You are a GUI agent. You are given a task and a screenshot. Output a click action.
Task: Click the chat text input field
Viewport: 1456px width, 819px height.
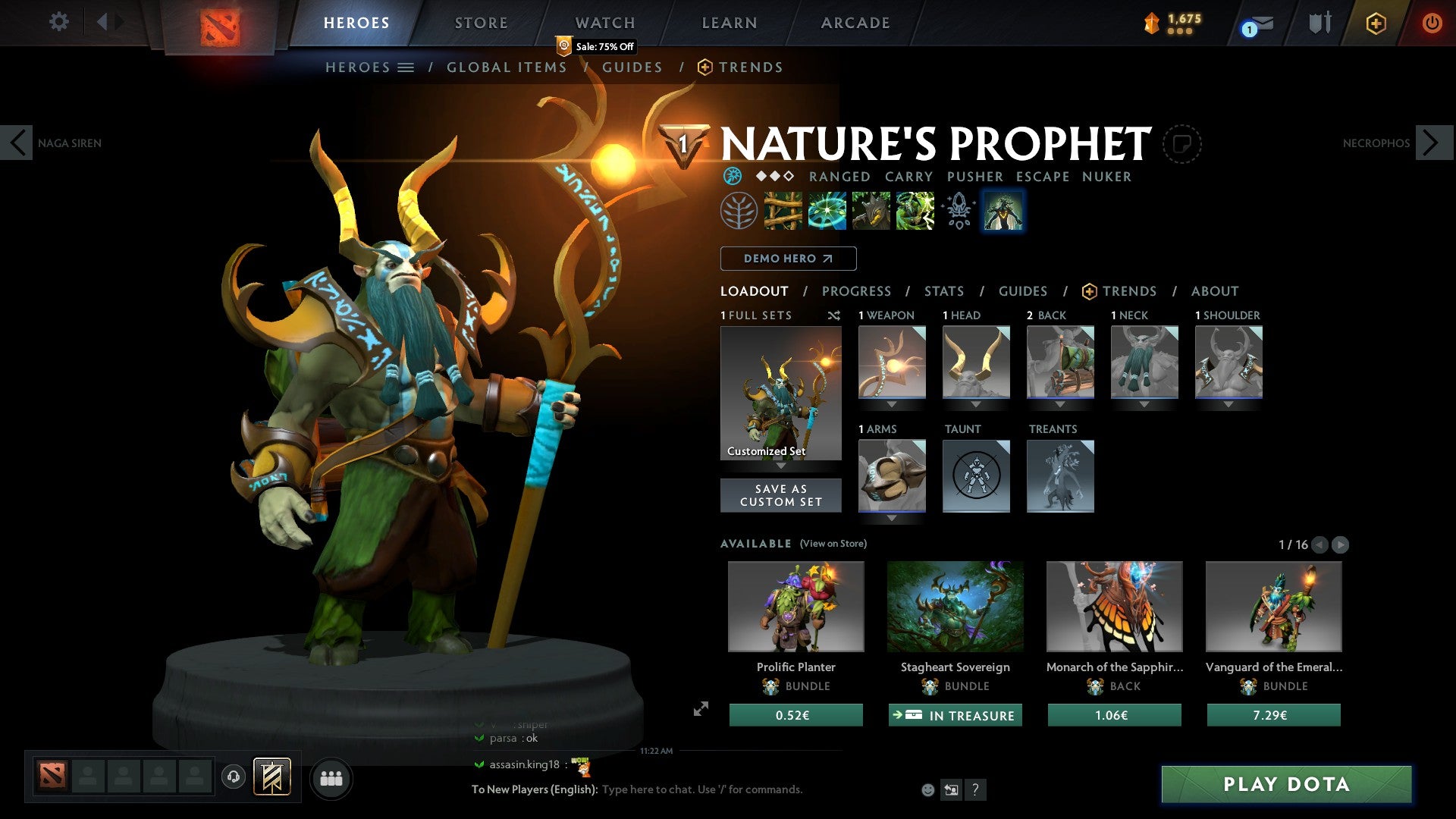coord(701,789)
